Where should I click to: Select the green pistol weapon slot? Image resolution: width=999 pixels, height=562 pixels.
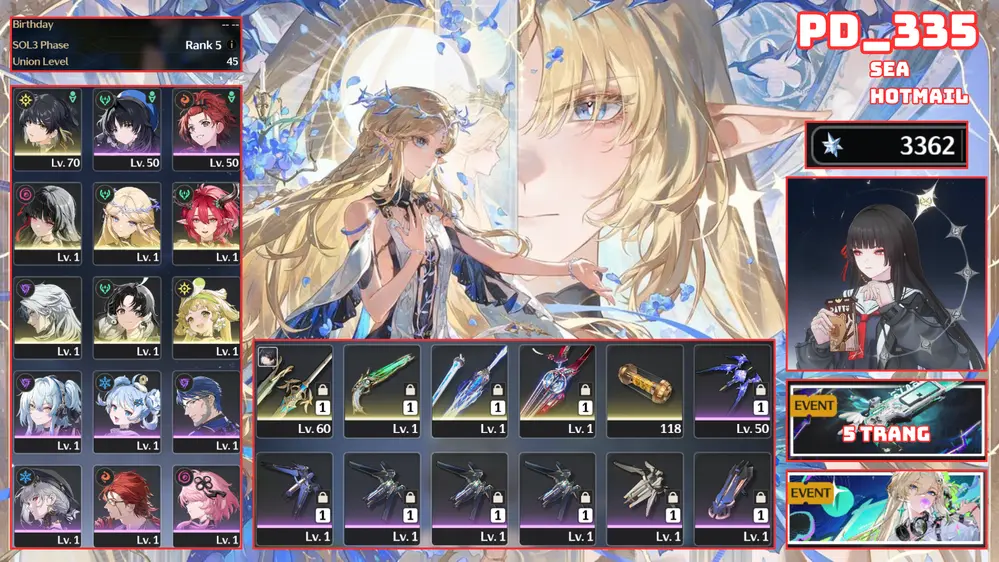pos(382,390)
